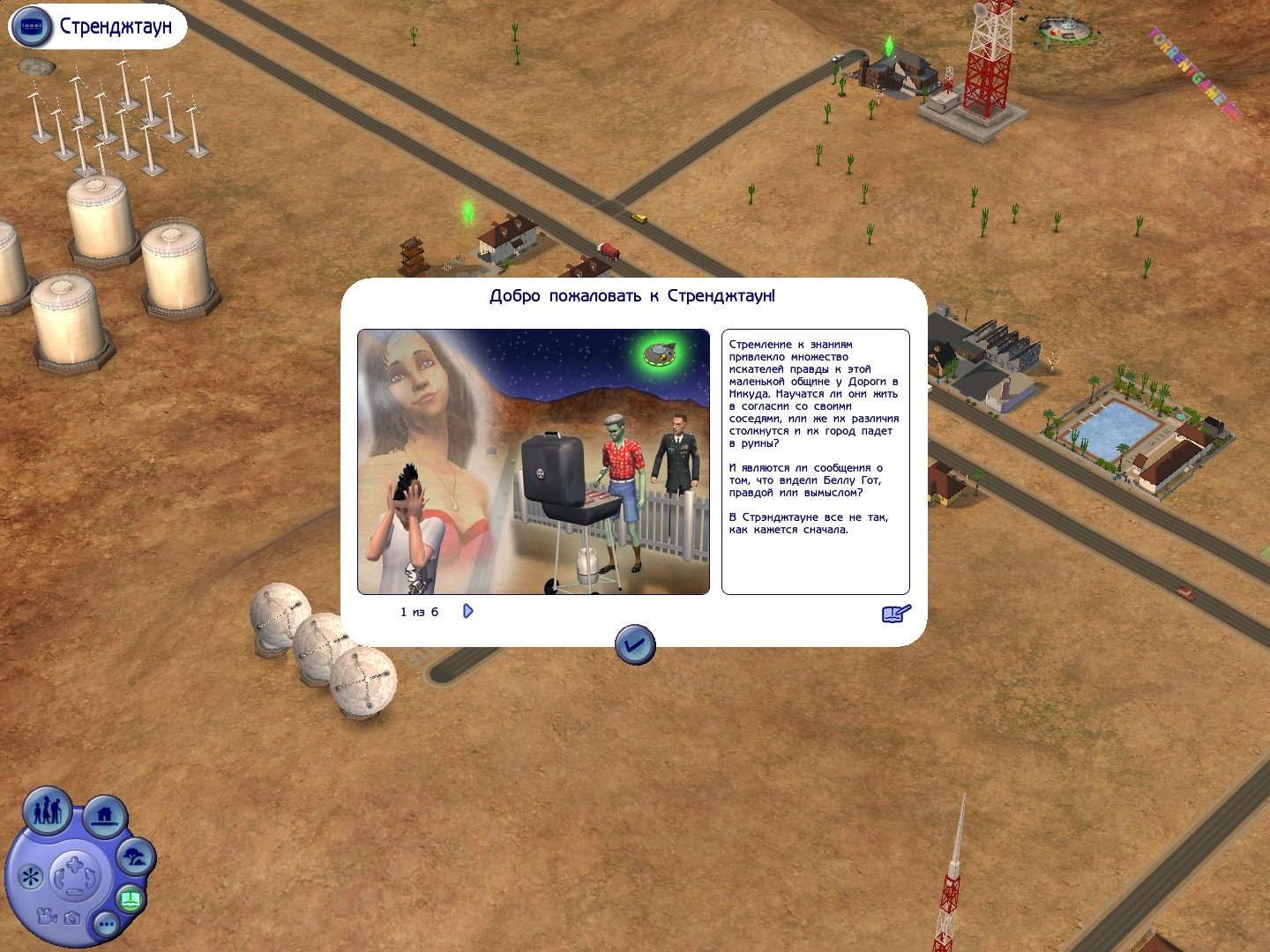
Task: Open the three-dots options menu
Action: tap(107, 924)
